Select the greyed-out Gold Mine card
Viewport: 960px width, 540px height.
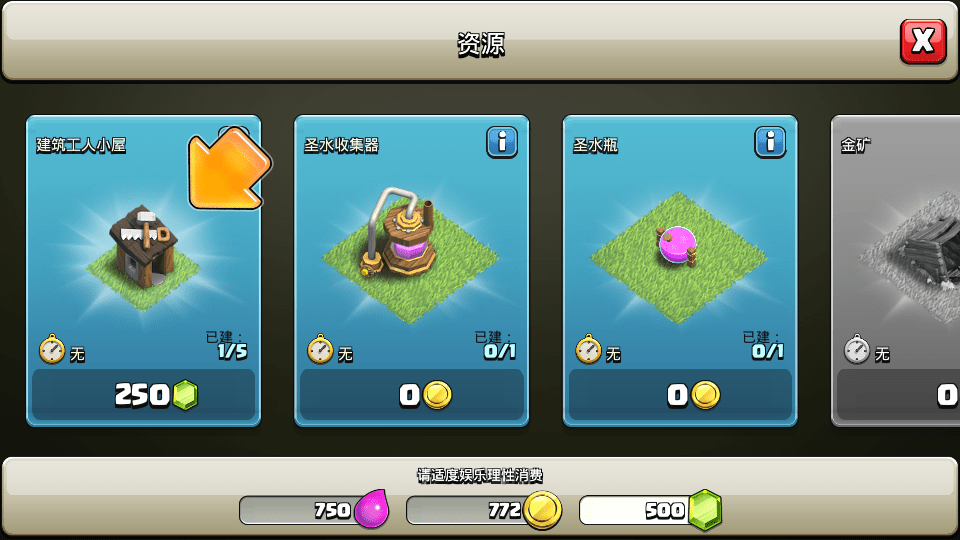897,250
